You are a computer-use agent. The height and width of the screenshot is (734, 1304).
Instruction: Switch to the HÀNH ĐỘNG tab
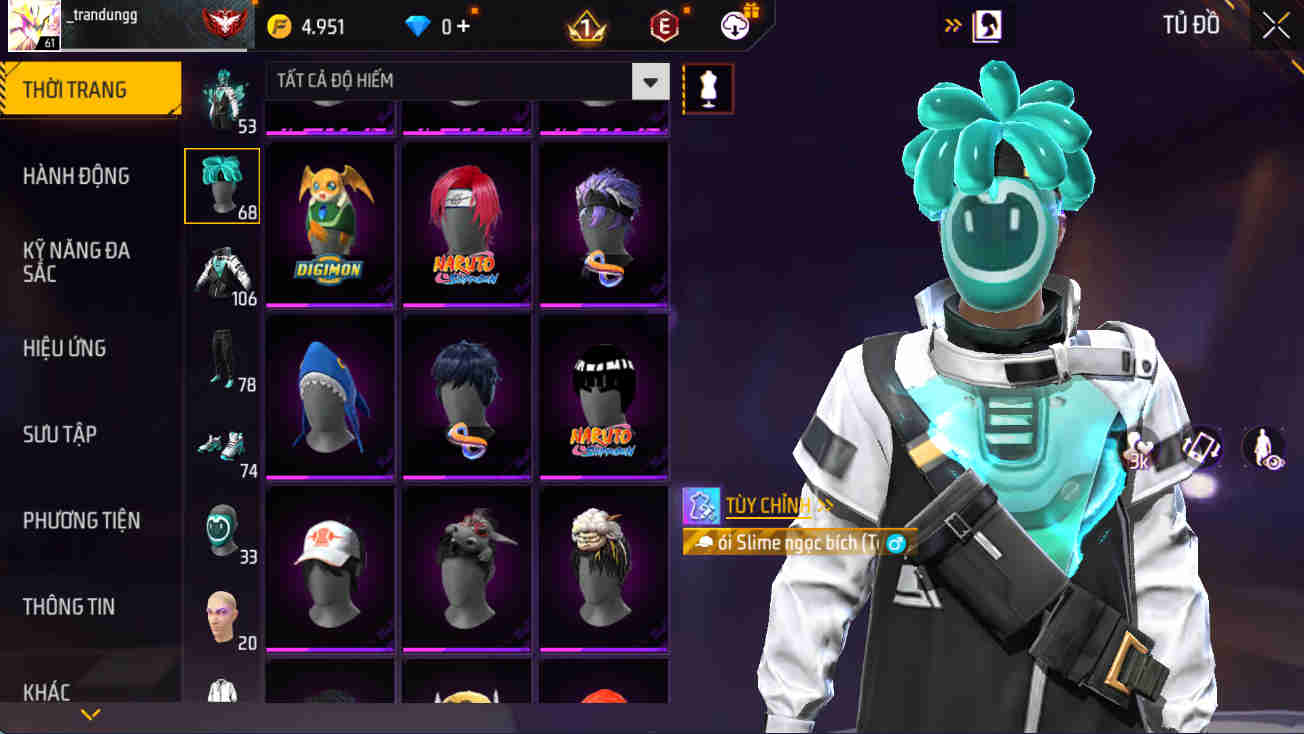[x=88, y=175]
